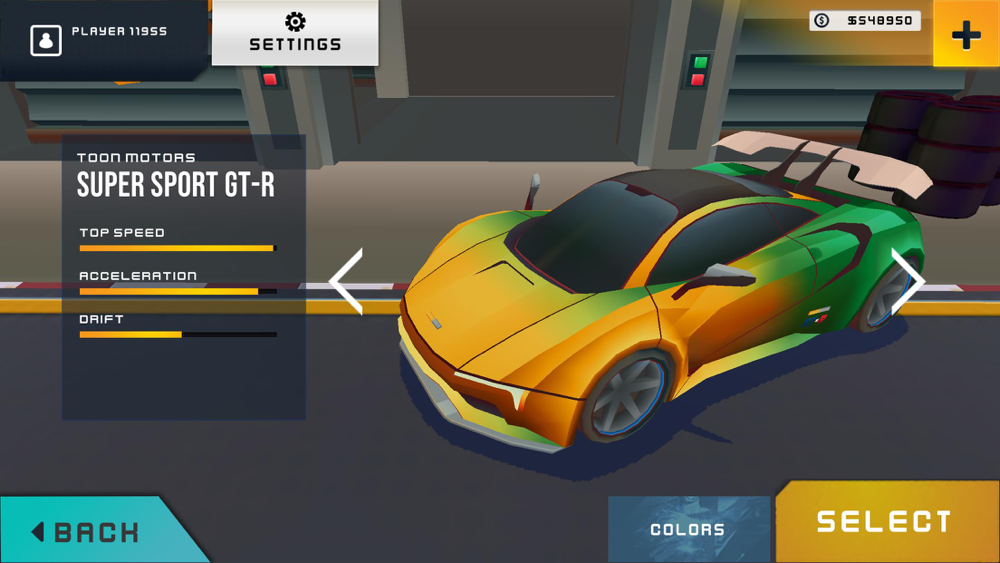Go back with the Back button
This screenshot has width=1000, height=563.
[x=88, y=531]
